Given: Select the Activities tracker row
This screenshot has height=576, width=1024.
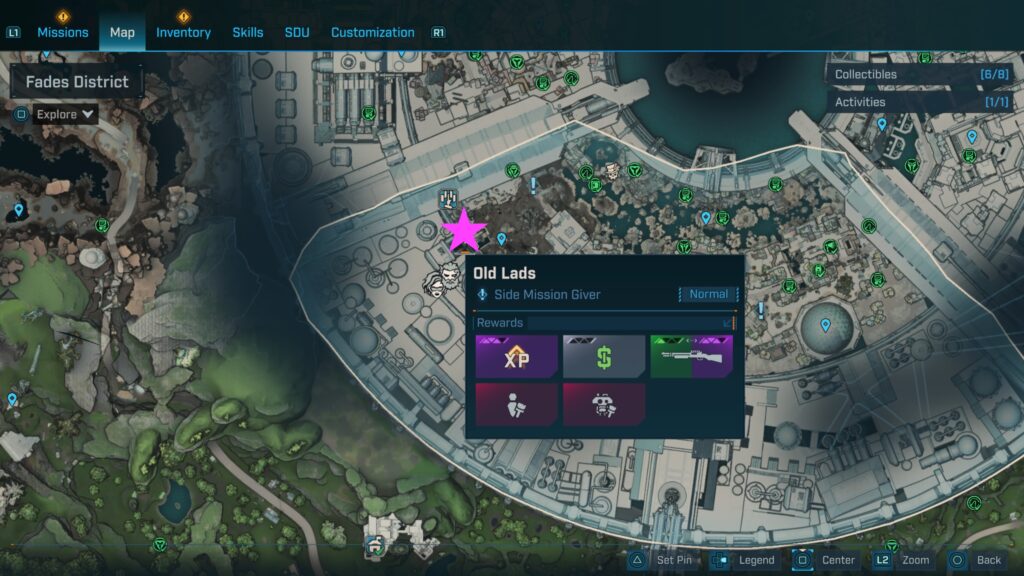Looking at the screenshot, I should pos(921,102).
